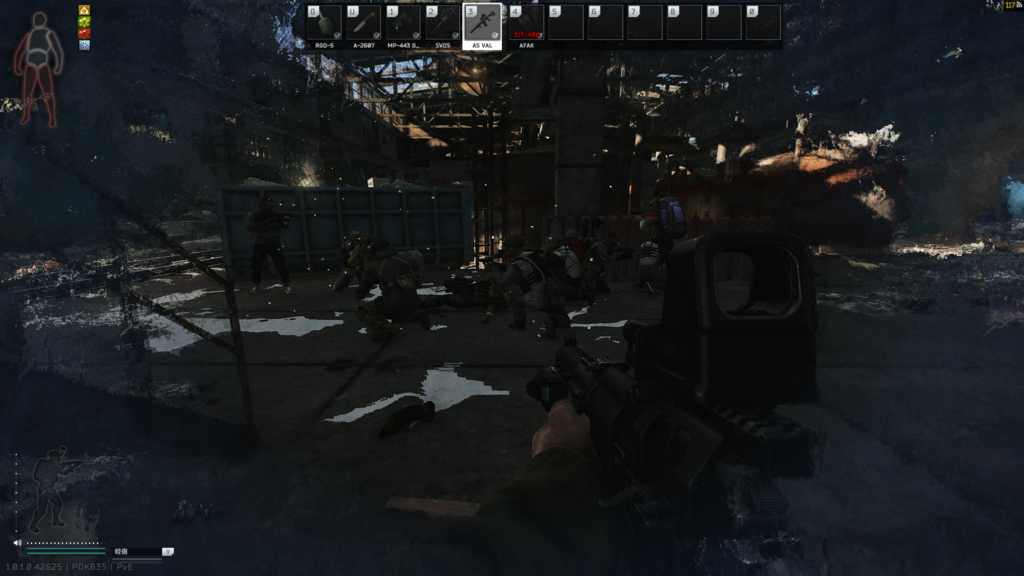This screenshot has height=576, width=1024.
Task: Click the soldier stance indicator
Action: click(51, 490)
